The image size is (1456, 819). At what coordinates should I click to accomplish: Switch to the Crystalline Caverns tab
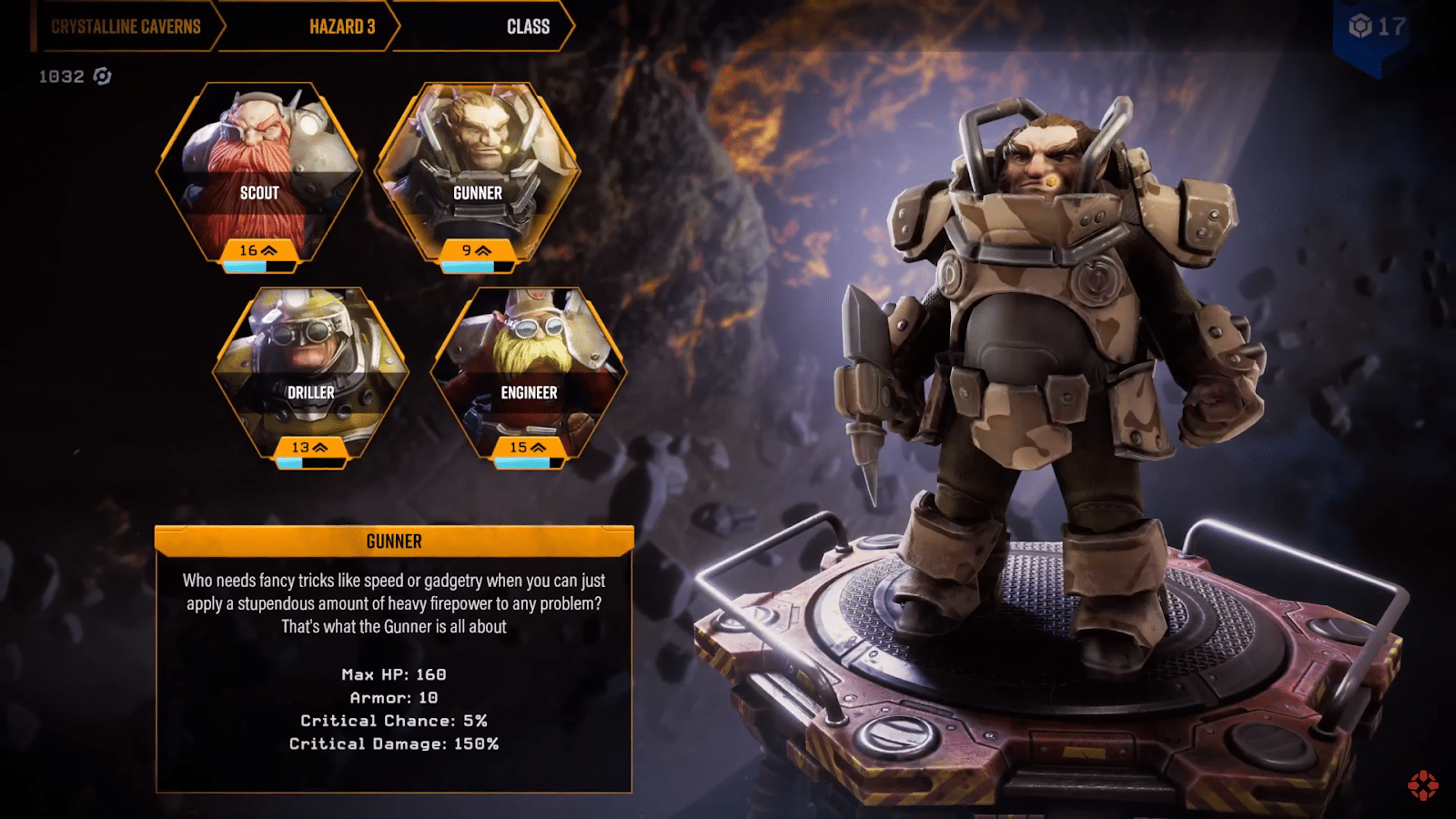click(126, 26)
